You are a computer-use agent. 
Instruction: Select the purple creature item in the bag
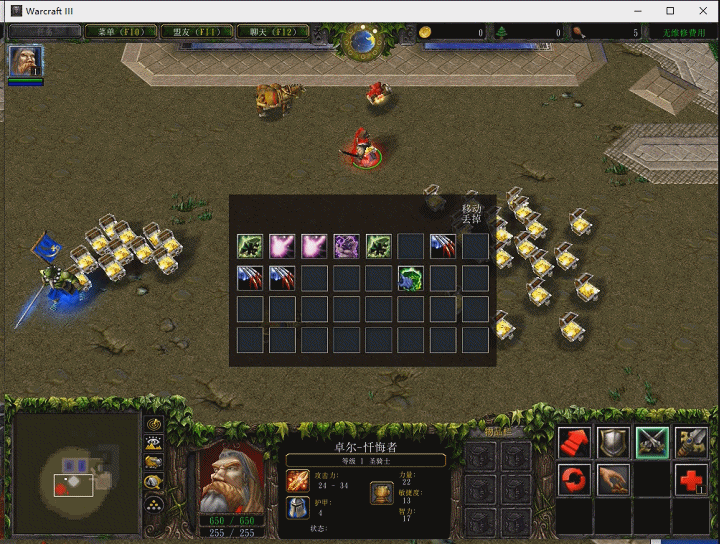(x=347, y=246)
